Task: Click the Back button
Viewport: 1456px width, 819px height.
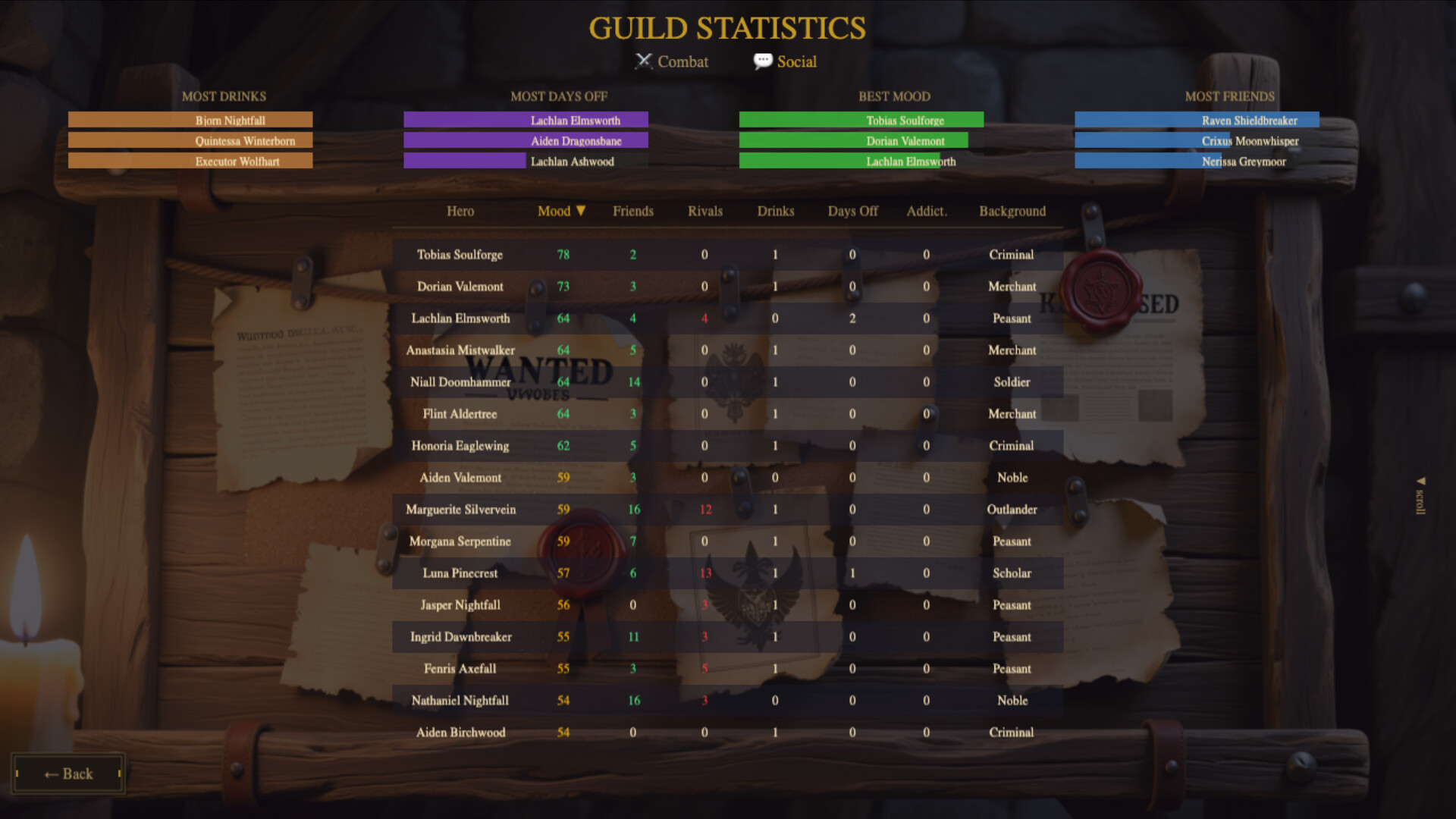Action: coord(67,773)
